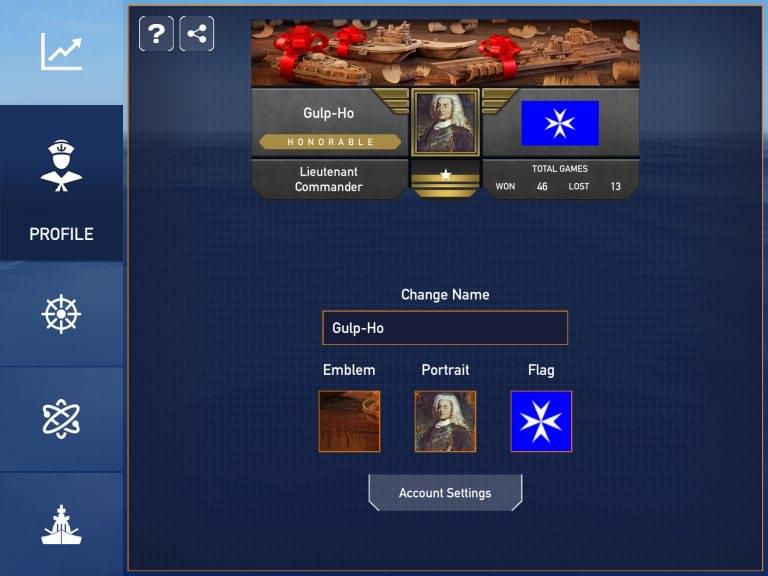The image size is (768, 576).
Task: Change the Portrait thumbnail
Action: point(445,421)
